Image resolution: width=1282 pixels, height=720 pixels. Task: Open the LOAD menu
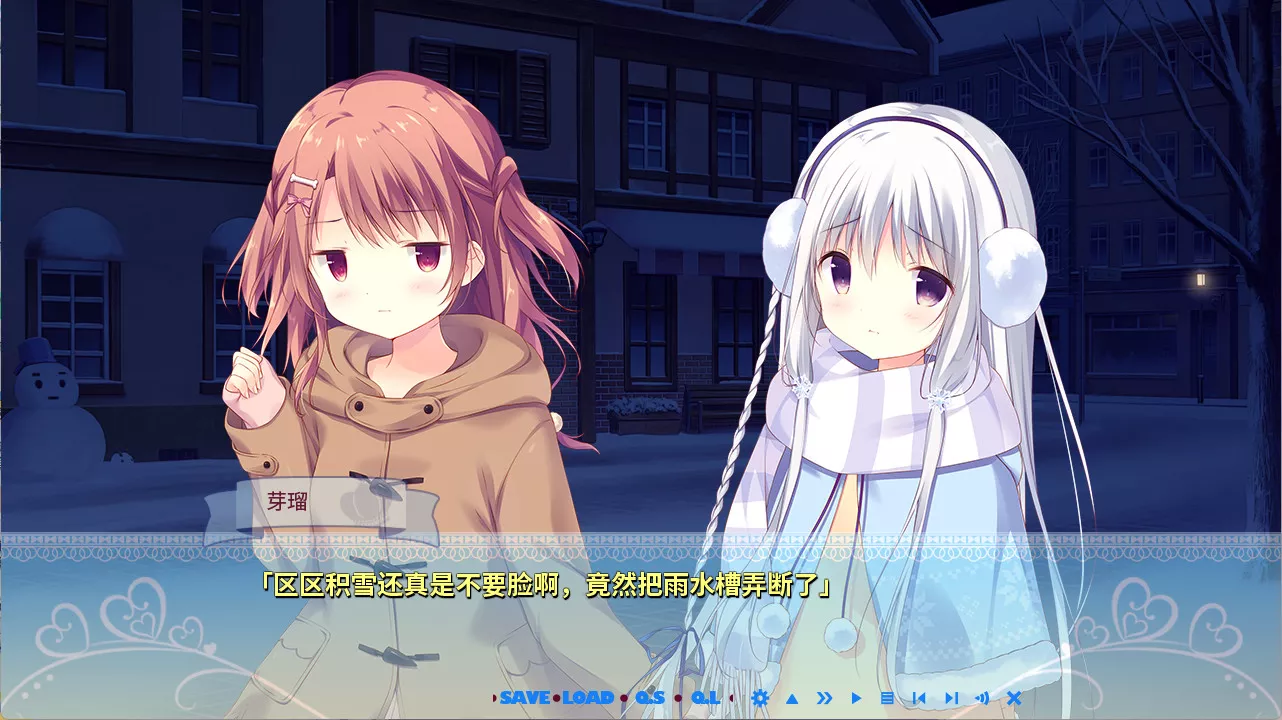tap(588, 698)
